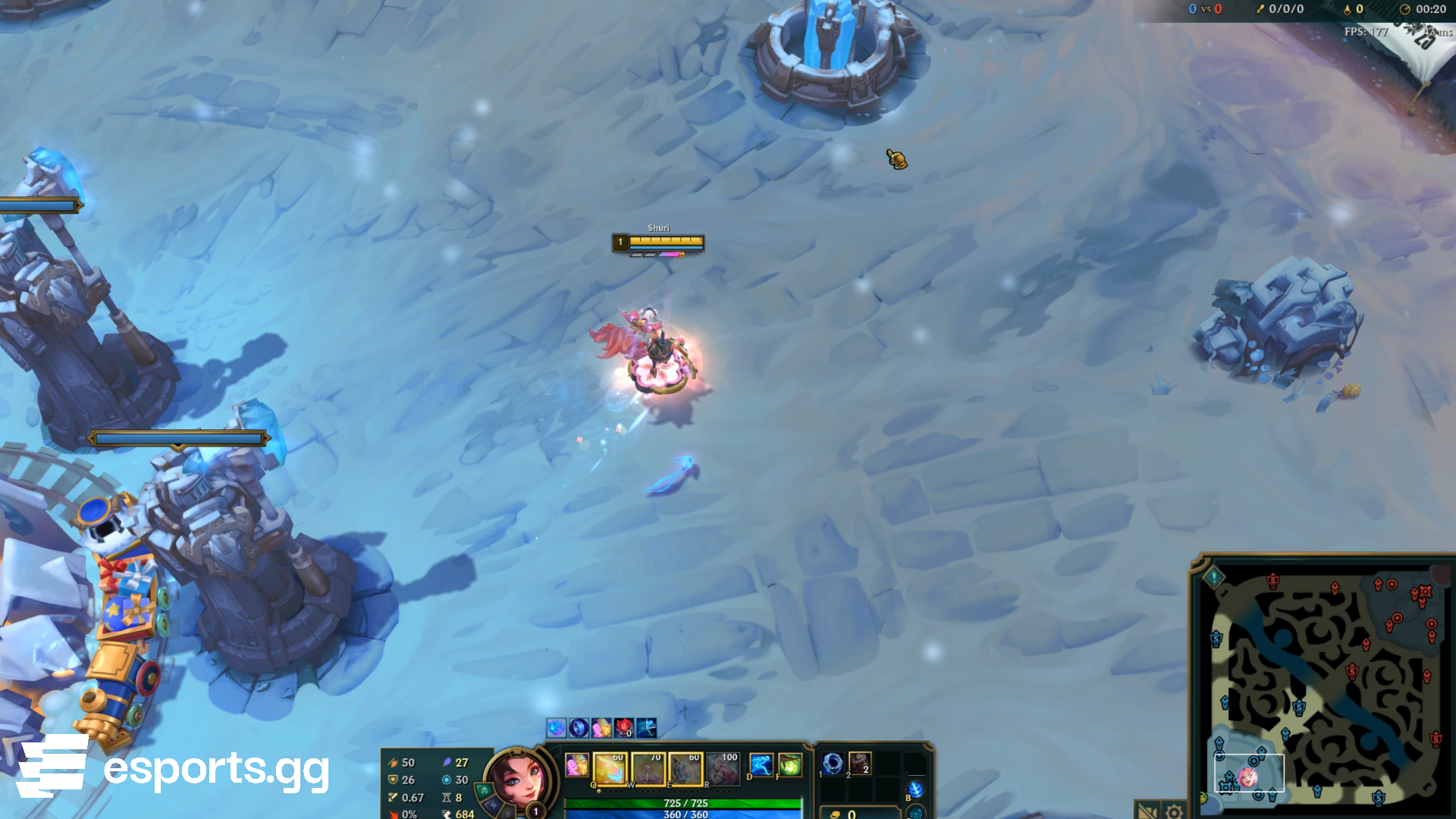
Task: Select the Encore ultimate ability icon
Action: tap(723, 769)
